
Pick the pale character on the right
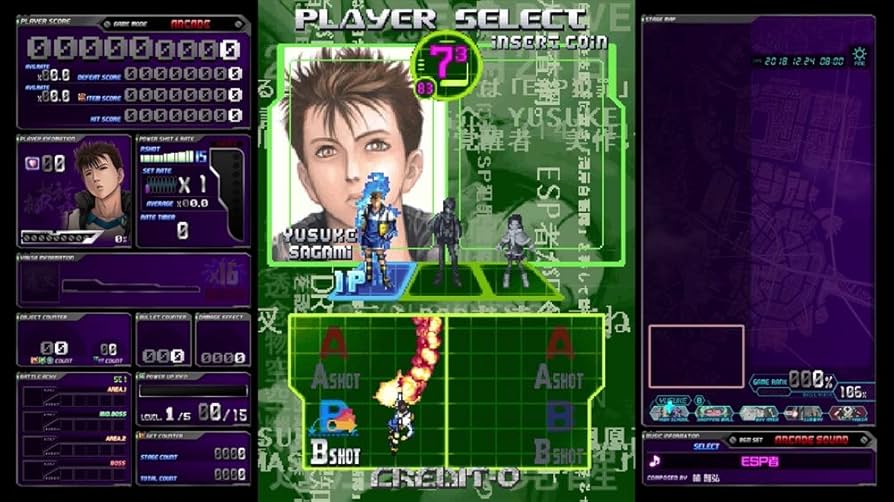coord(515,248)
